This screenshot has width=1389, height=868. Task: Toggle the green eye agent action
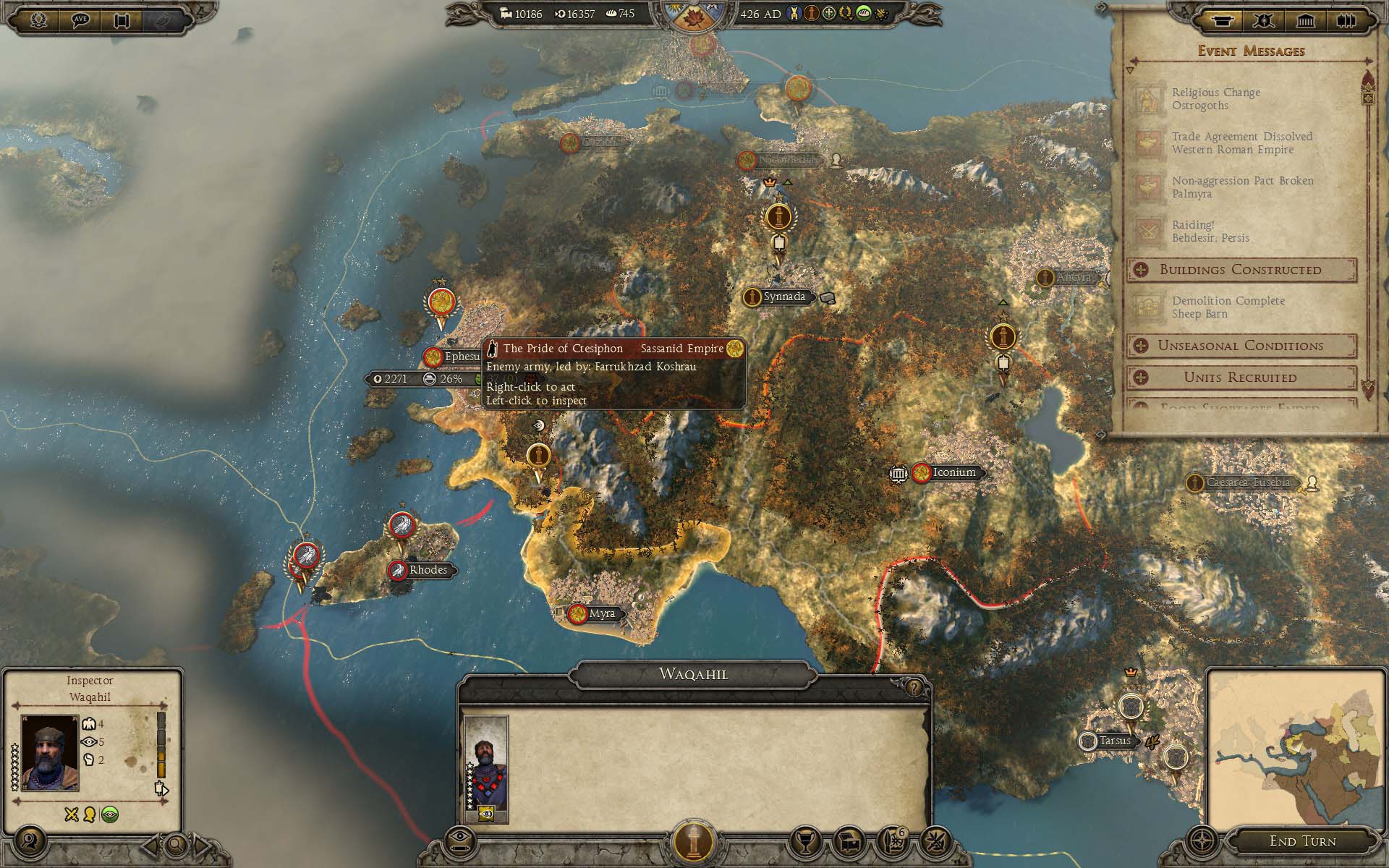pos(110,815)
